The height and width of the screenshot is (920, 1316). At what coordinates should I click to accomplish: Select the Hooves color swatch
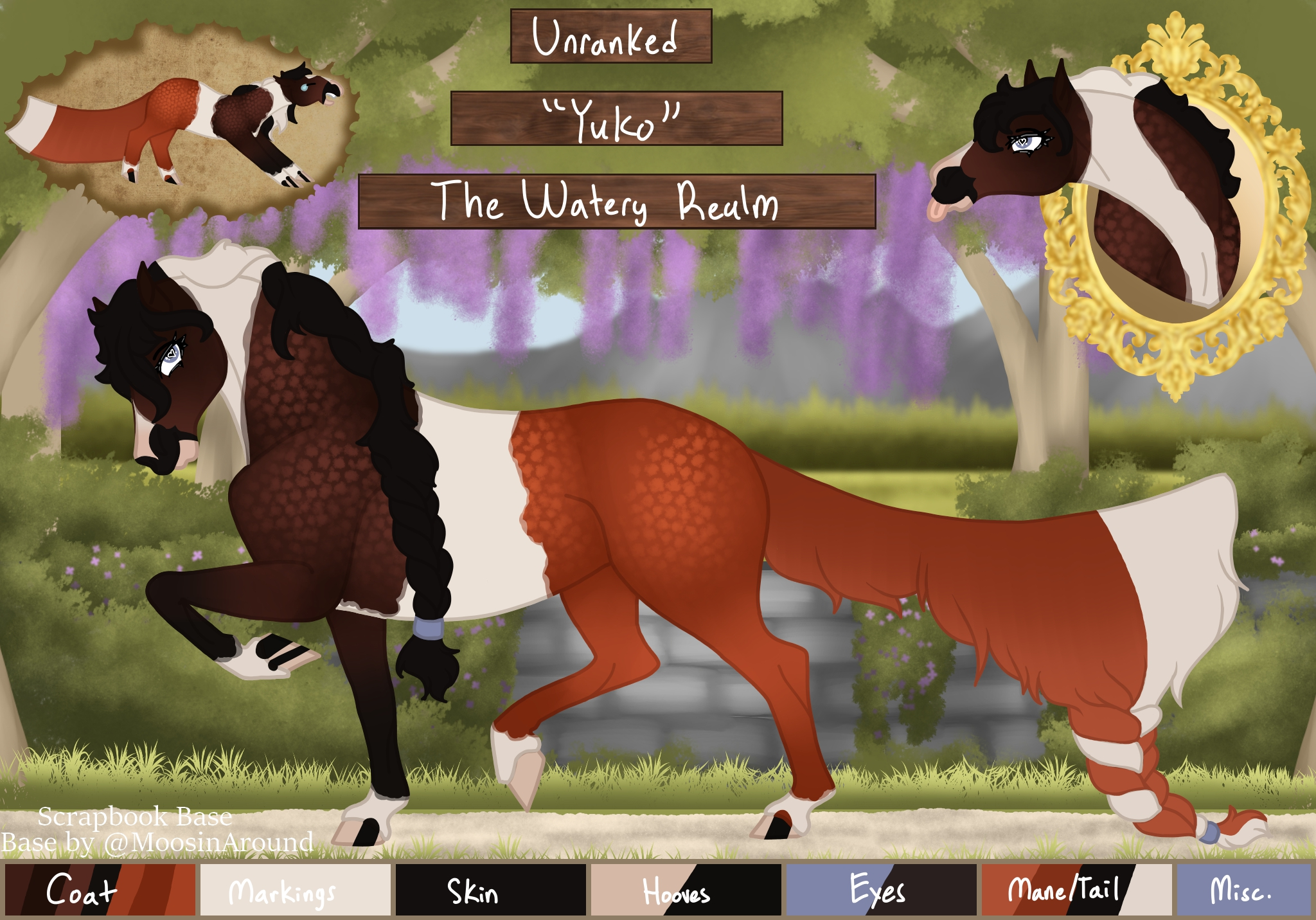point(686,890)
